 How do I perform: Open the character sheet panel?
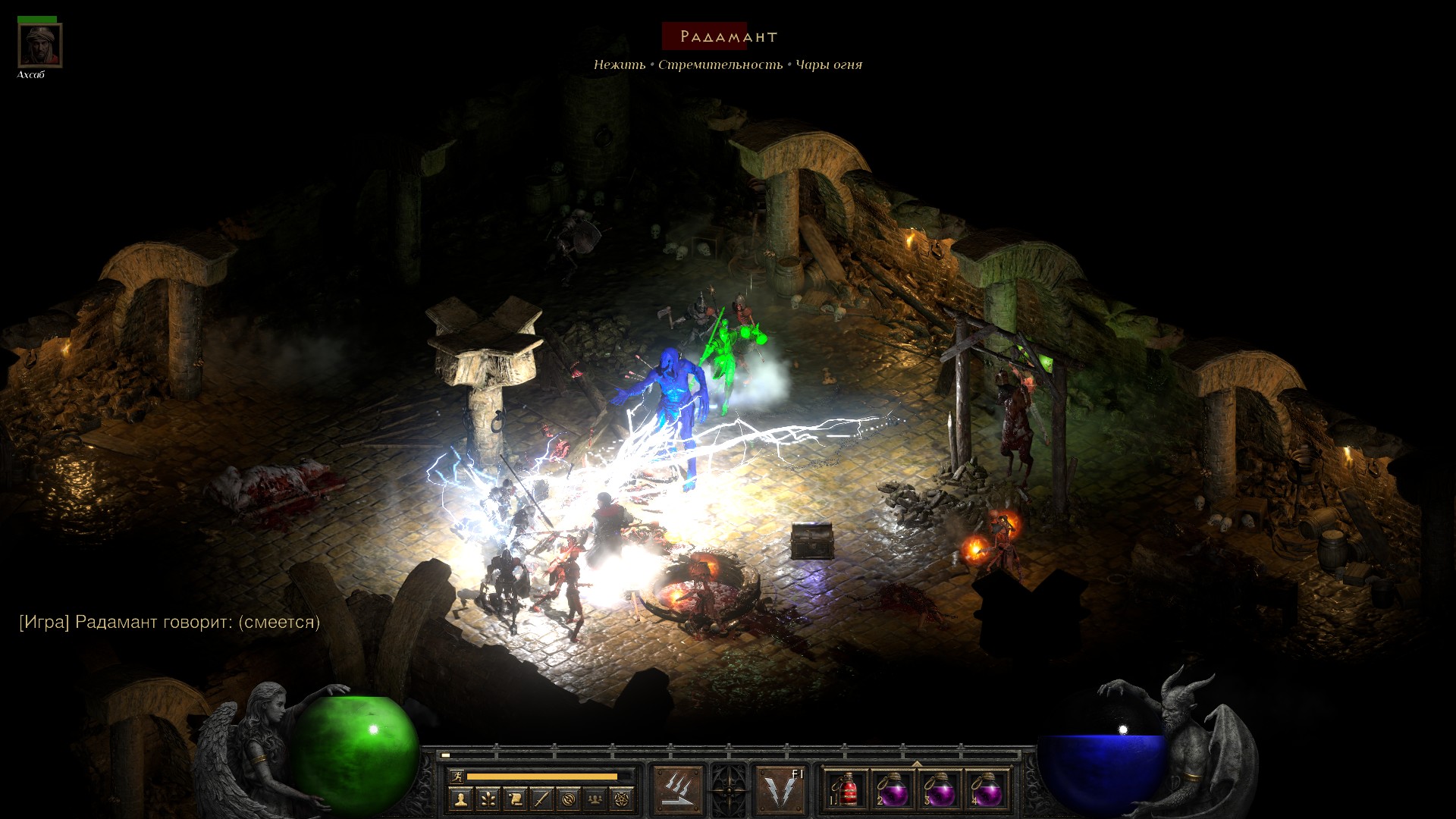point(460,799)
